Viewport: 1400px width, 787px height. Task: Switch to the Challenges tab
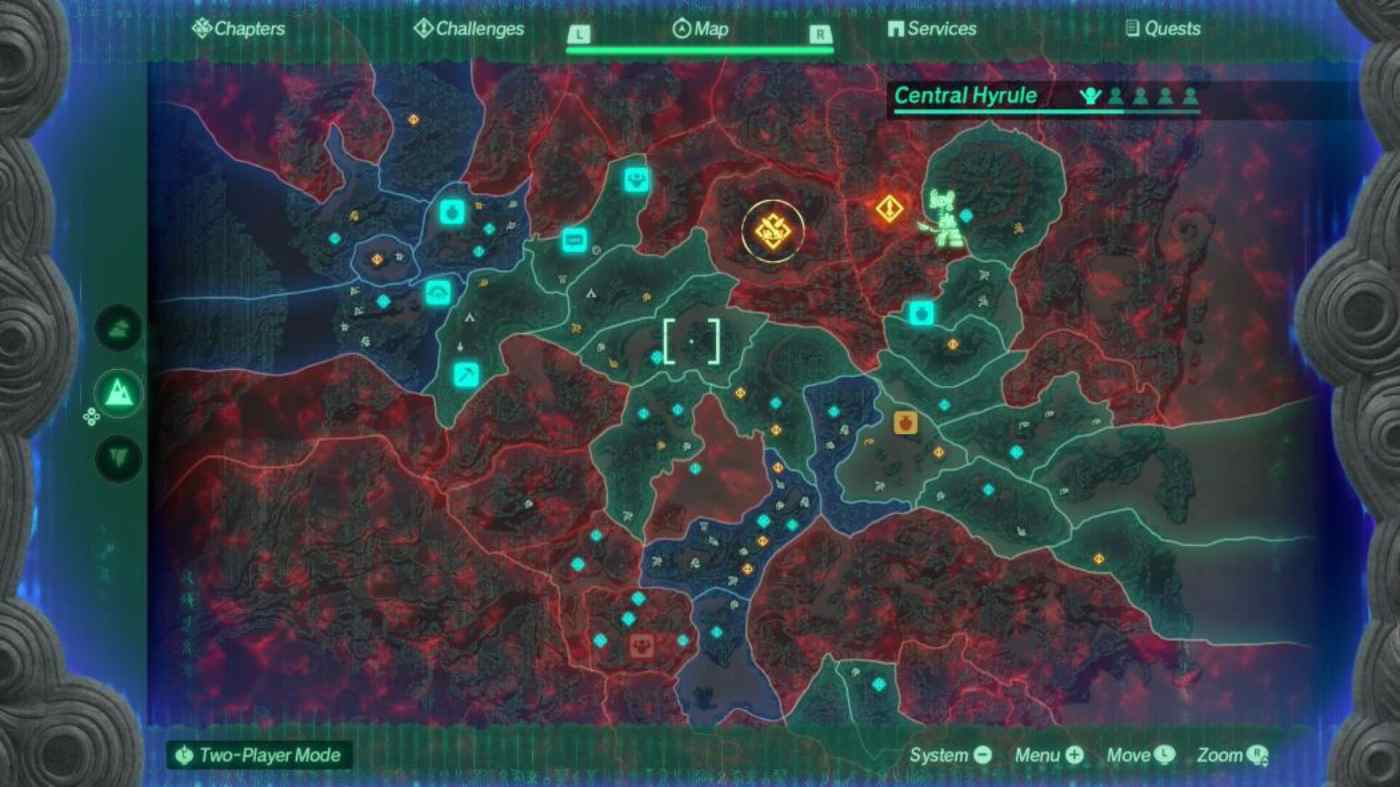click(469, 29)
